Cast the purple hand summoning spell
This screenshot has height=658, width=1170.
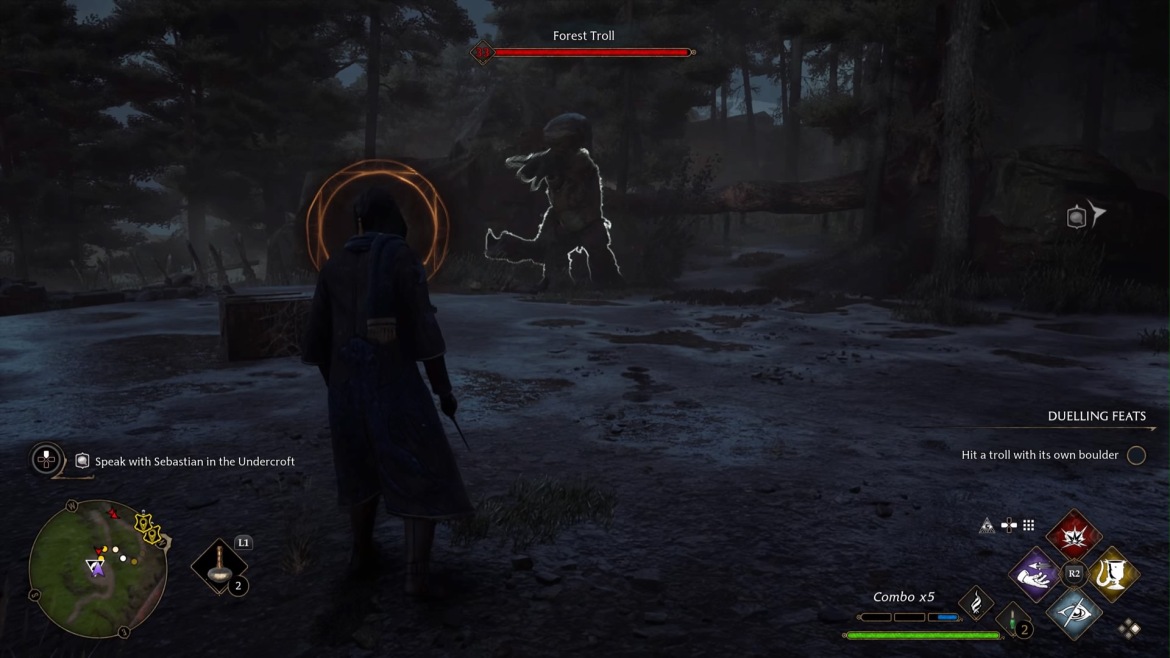coord(1035,574)
